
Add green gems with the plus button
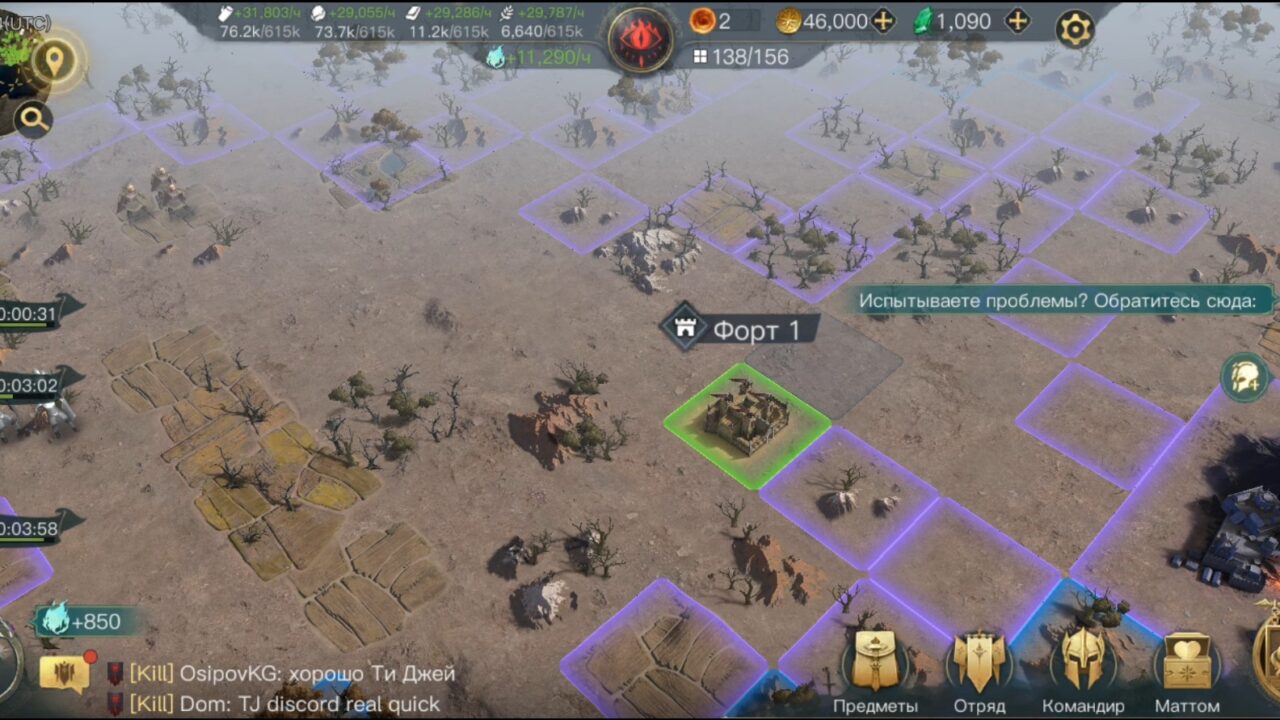tap(1017, 21)
